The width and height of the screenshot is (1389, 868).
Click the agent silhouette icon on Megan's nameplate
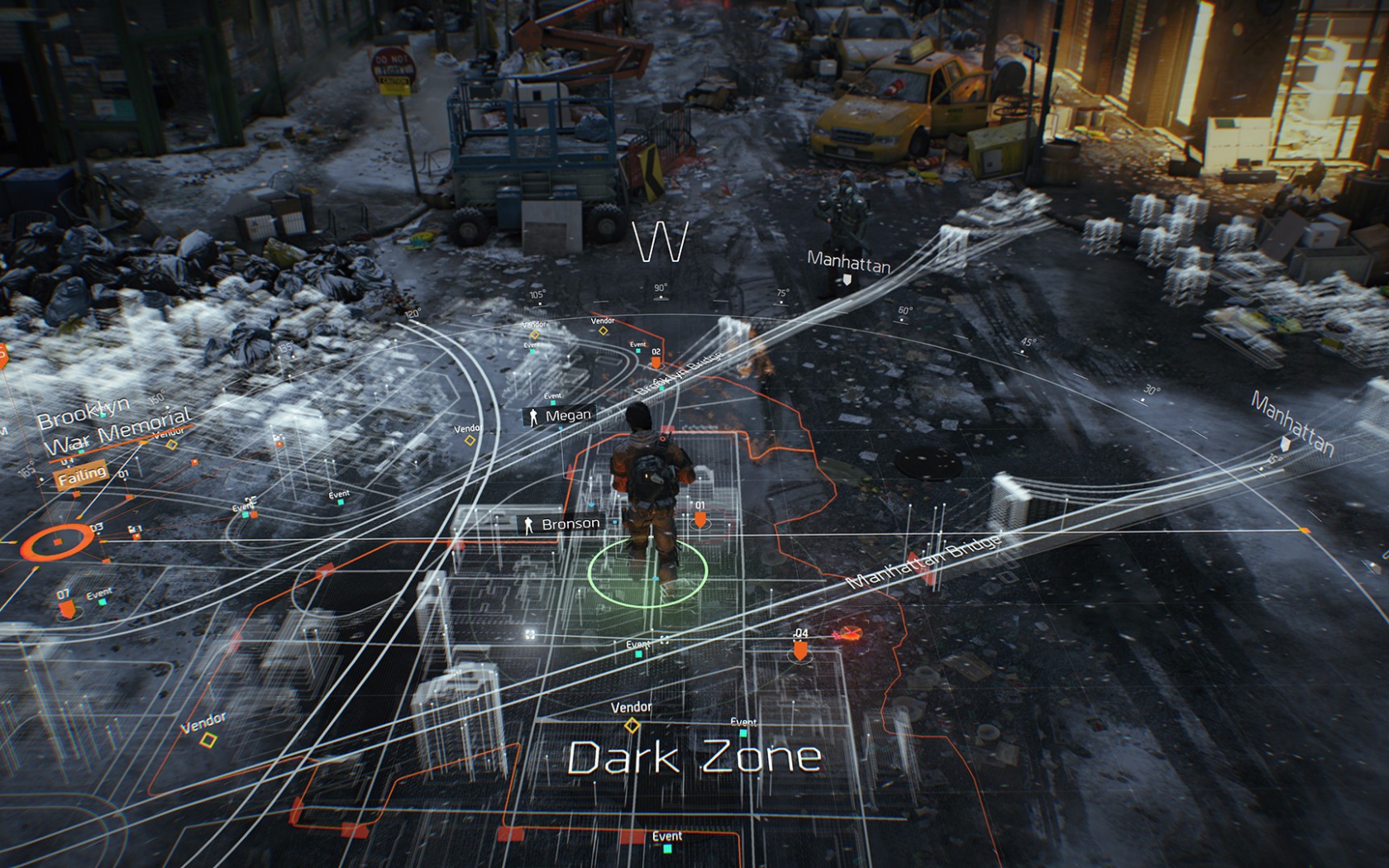tap(534, 414)
